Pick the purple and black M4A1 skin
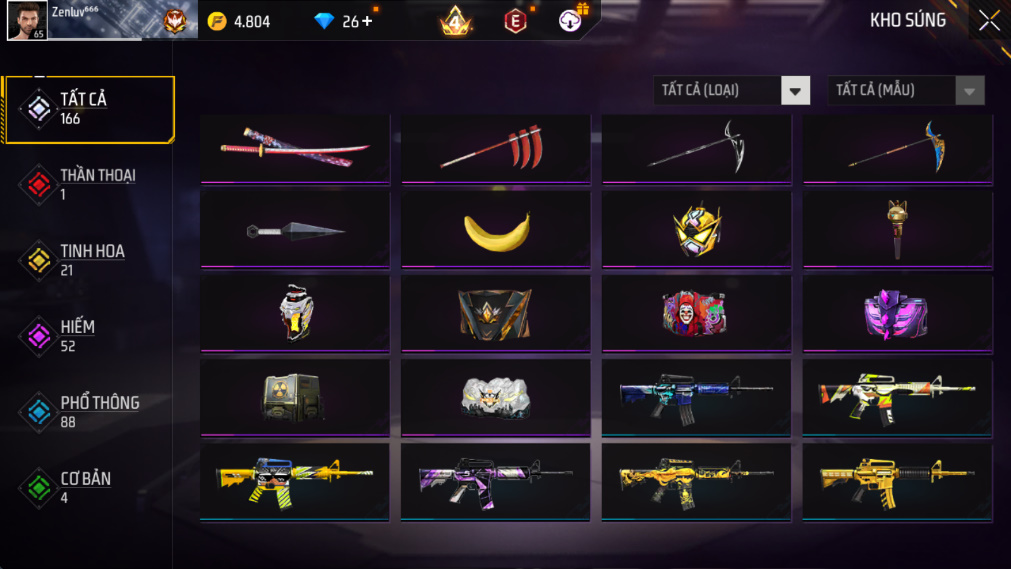1011x569 pixels. tap(496, 483)
